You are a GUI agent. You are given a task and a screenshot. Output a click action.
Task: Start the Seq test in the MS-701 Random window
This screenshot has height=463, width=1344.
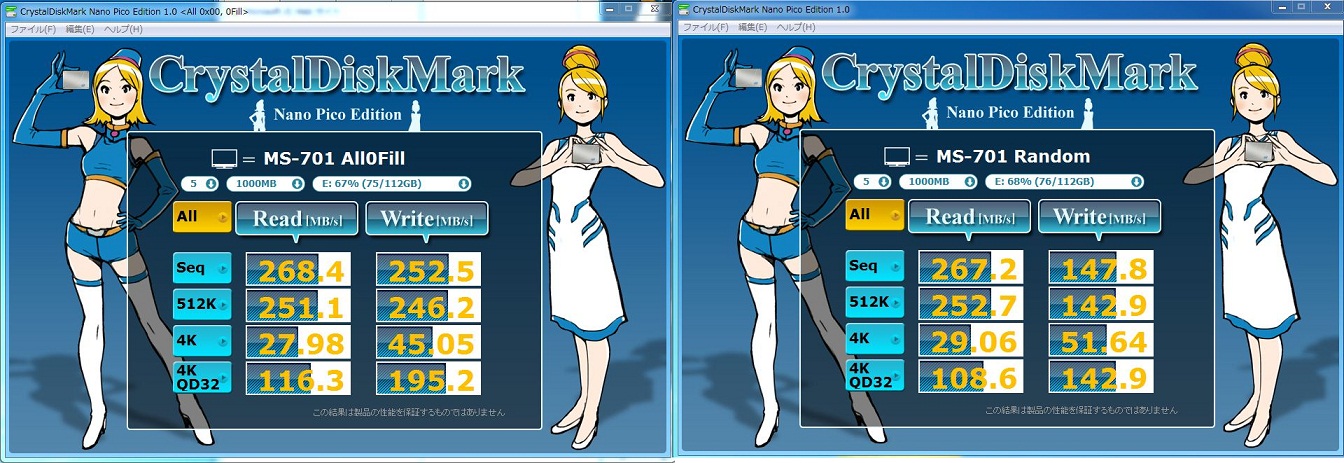coord(874,266)
